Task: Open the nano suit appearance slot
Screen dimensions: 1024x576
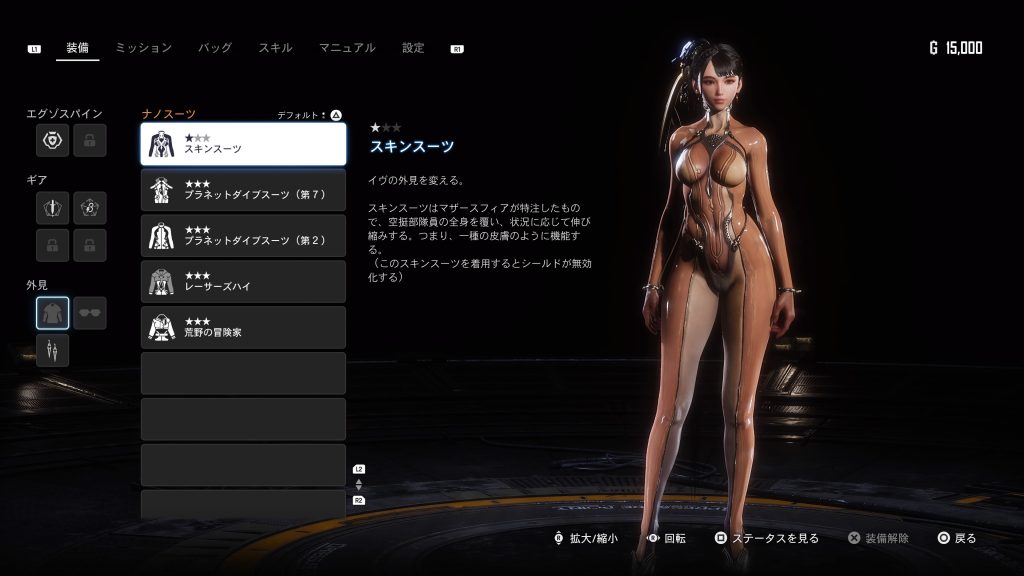Action: pos(53,313)
